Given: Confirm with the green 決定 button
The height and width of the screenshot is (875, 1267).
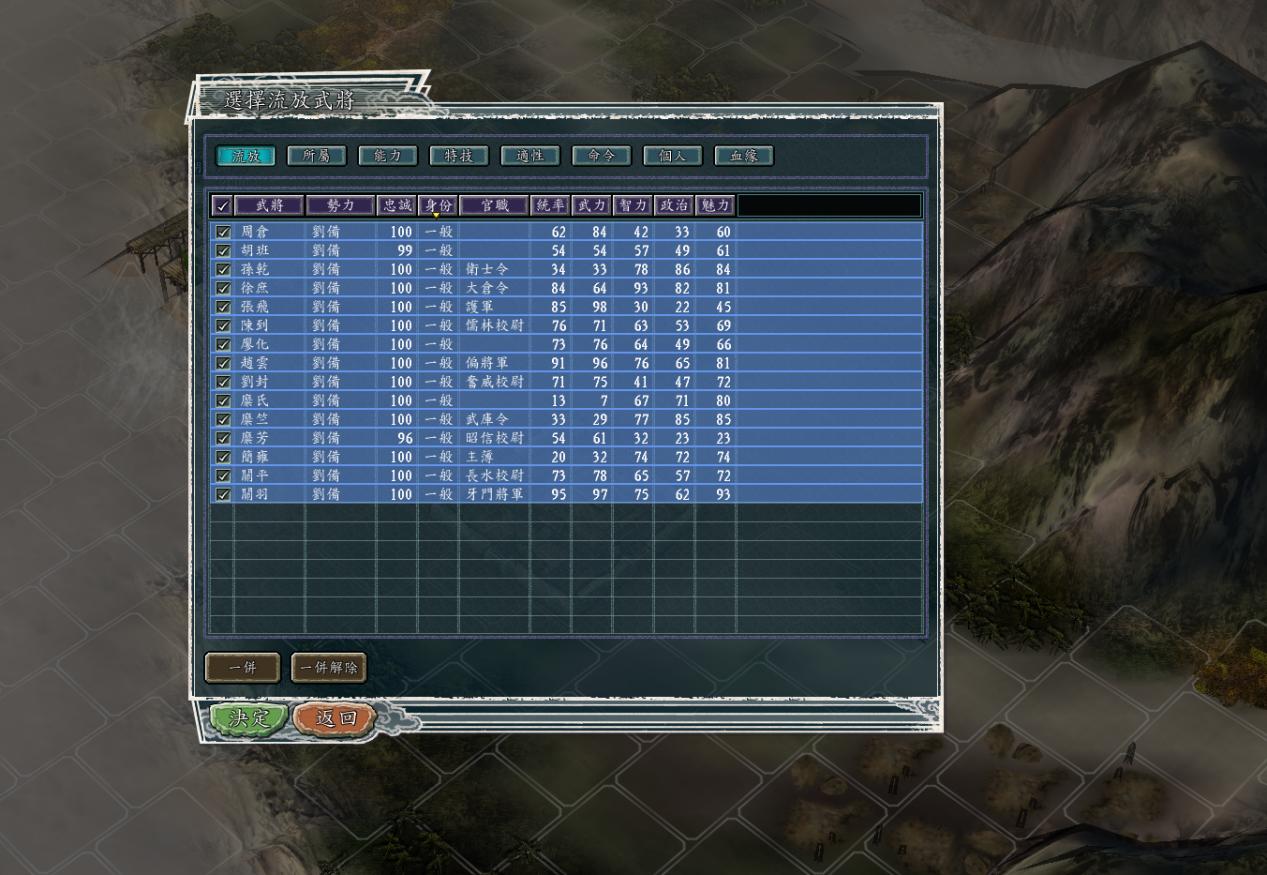Looking at the screenshot, I should 249,718.
